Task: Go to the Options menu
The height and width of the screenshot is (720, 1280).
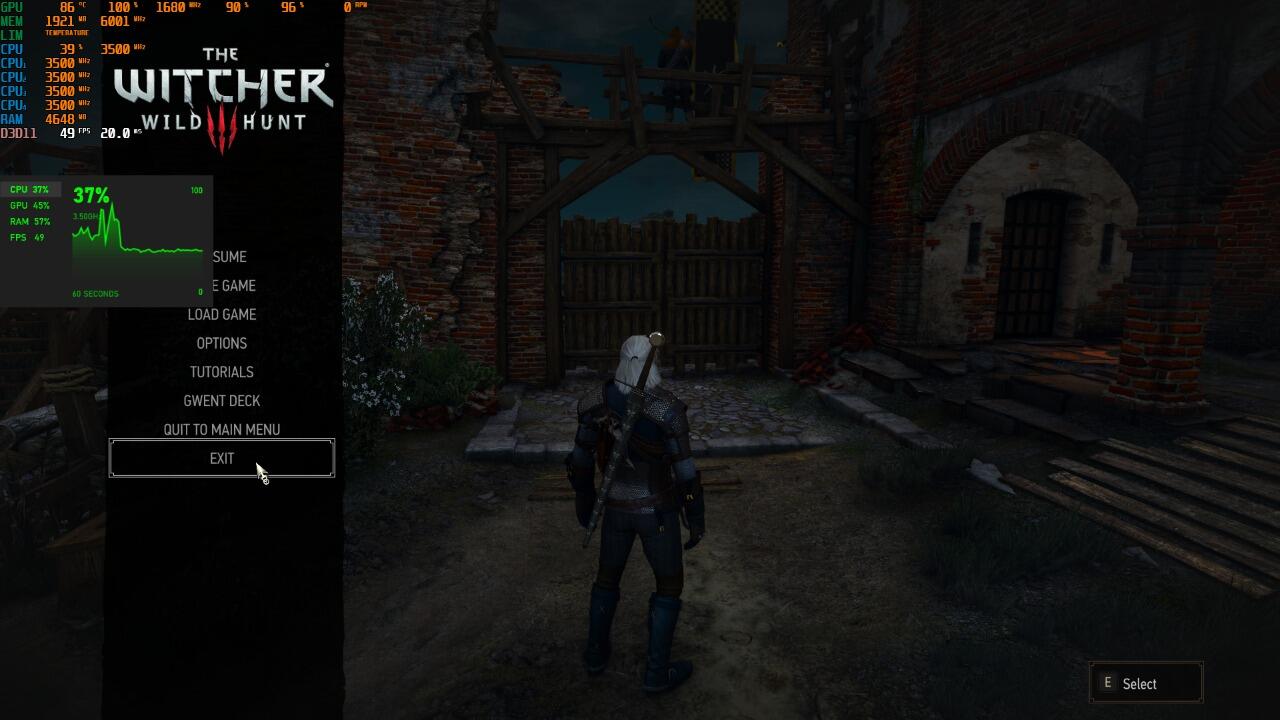Action: click(222, 343)
